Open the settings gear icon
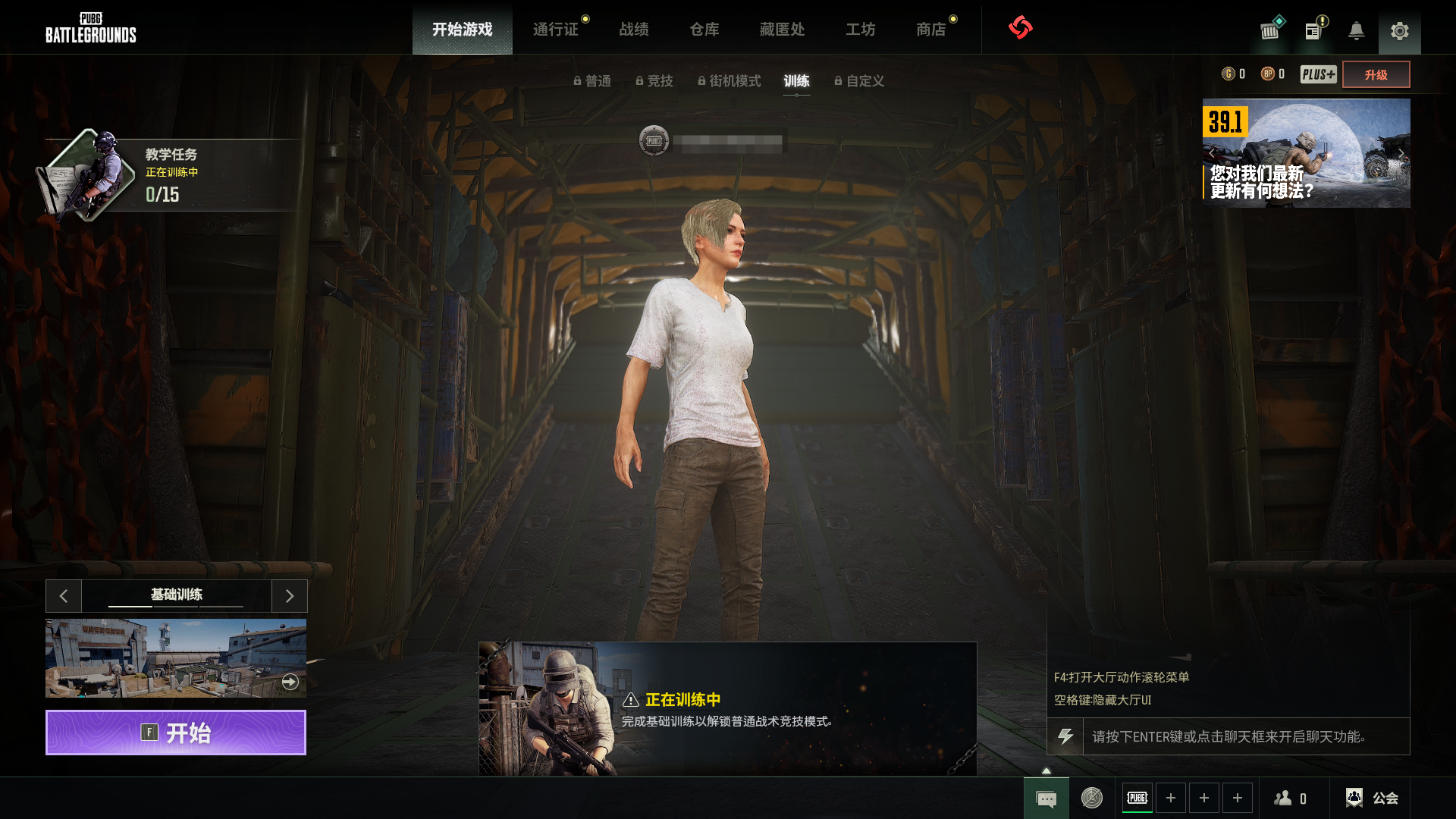This screenshot has height=819, width=1456. [1399, 31]
